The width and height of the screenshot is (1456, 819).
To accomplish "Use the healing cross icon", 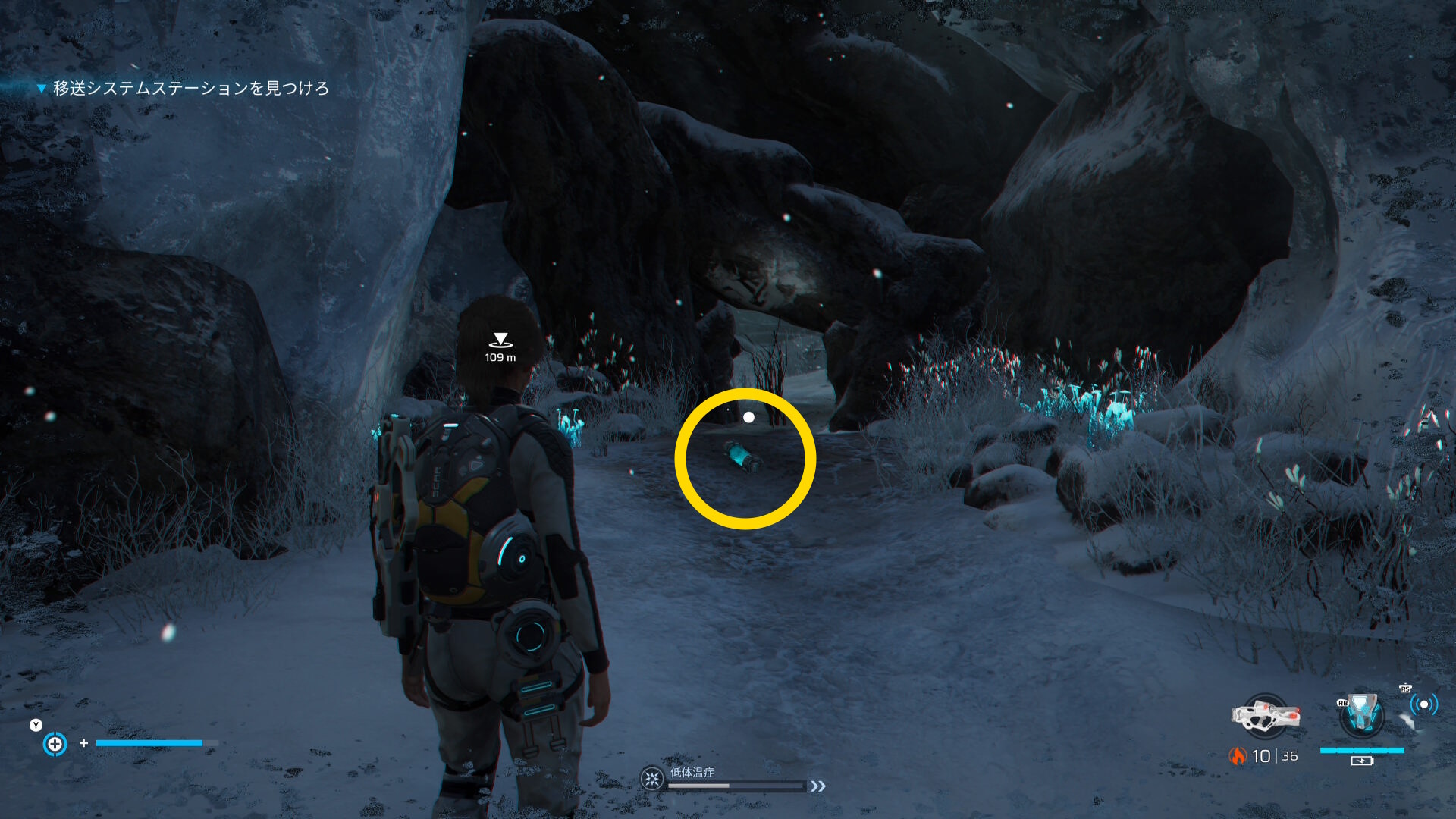I will (55, 744).
